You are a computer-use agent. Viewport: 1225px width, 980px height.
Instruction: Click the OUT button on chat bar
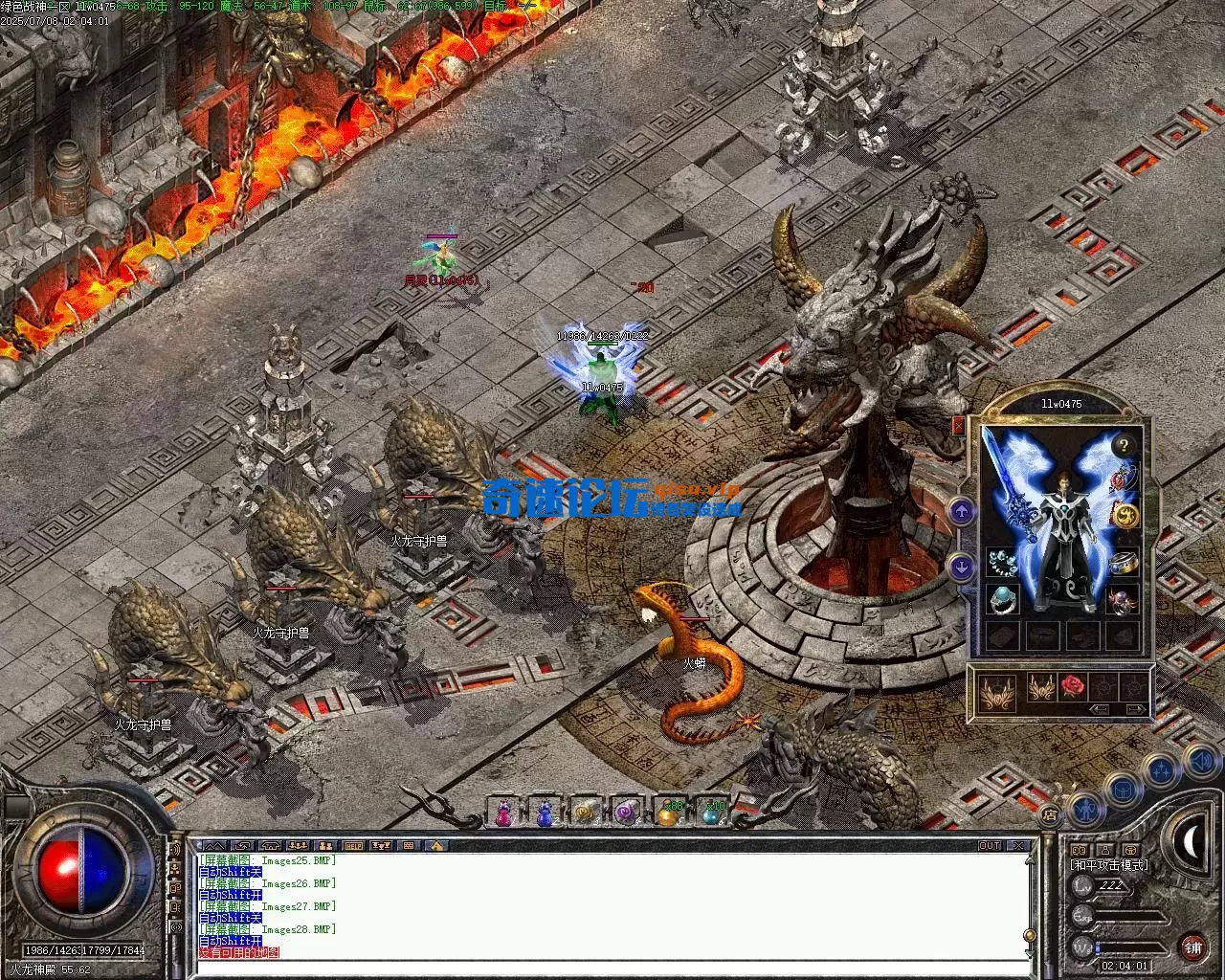click(989, 846)
